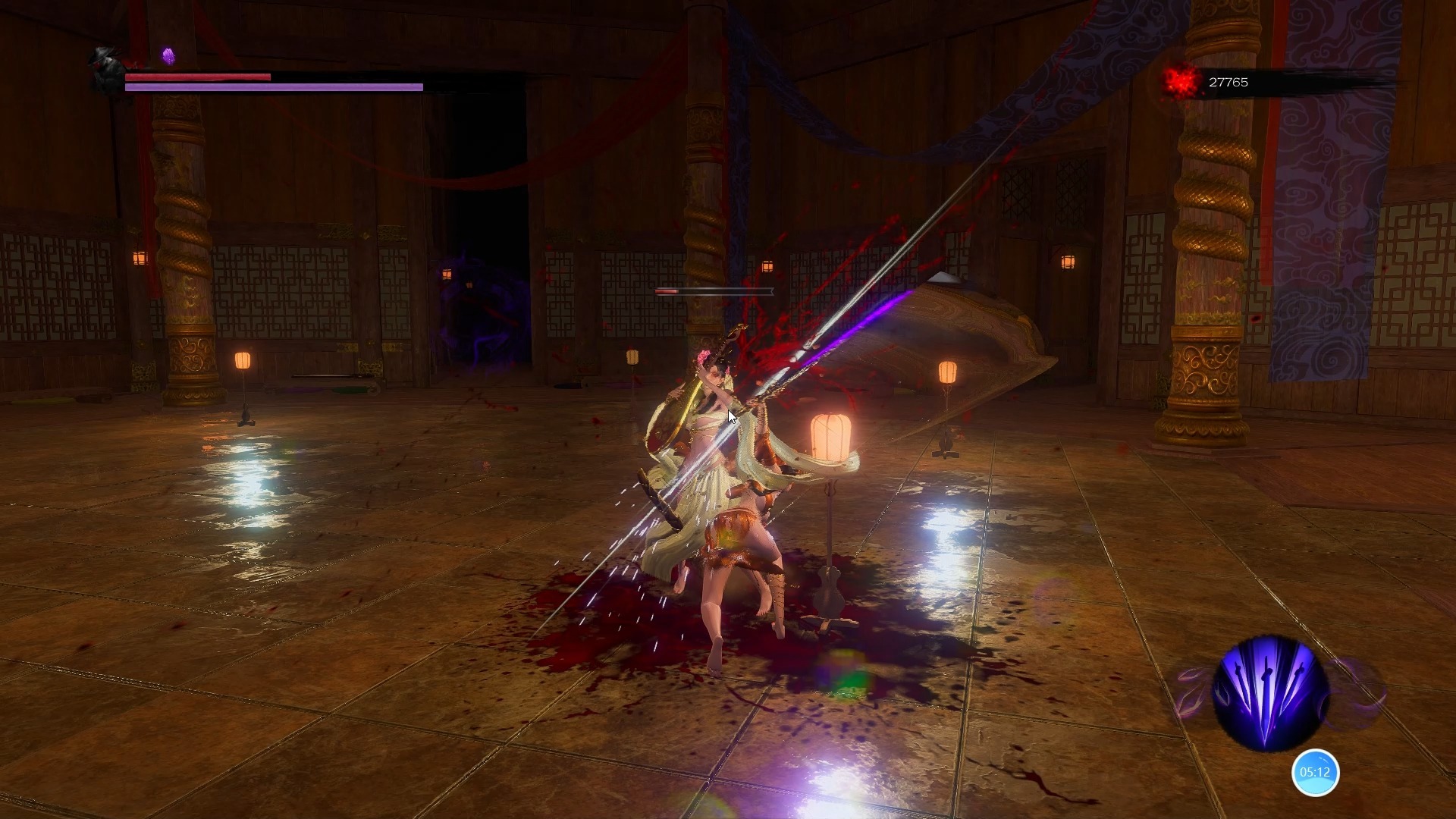This screenshot has height=819, width=1456.
Task: Click the red blood splatter currency icon
Action: tap(1181, 82)
